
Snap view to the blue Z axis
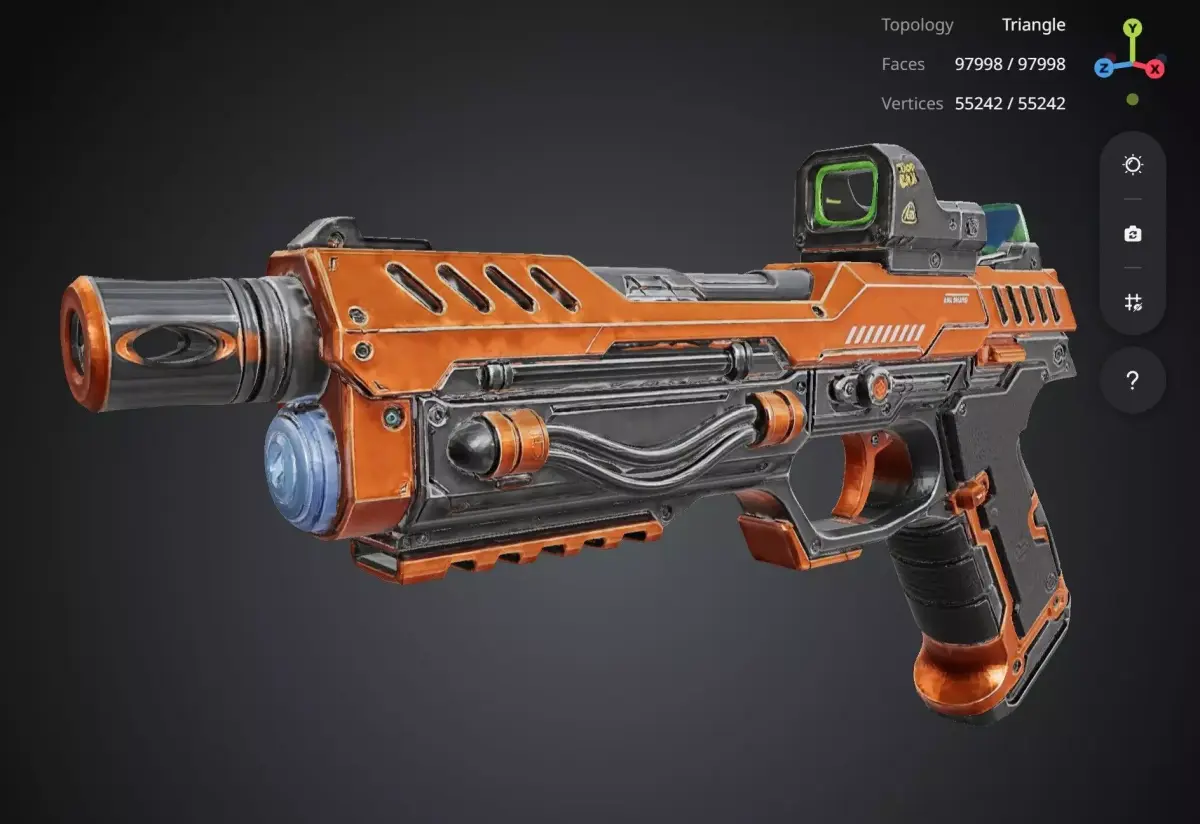click(1104, 68)
